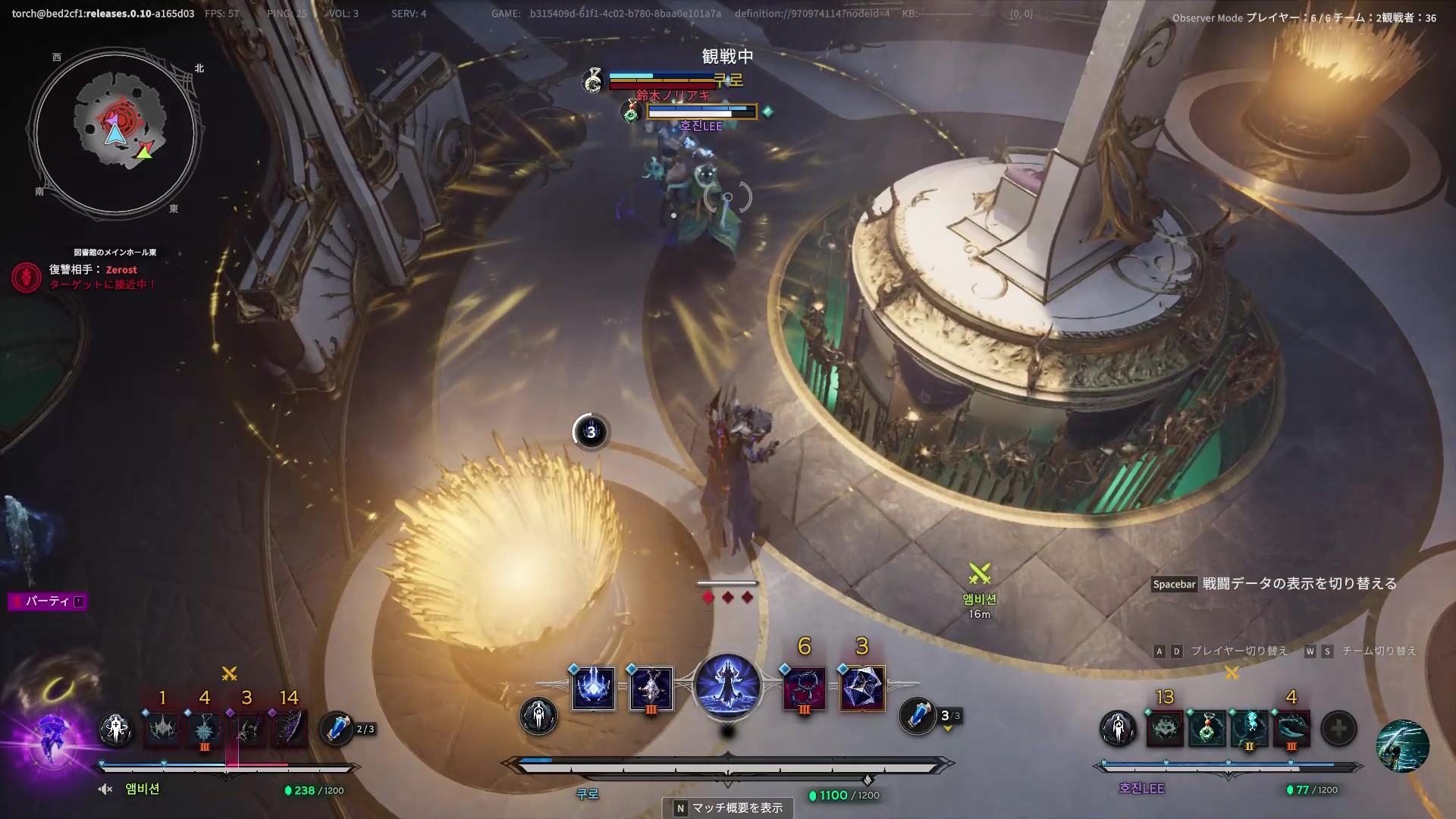Select the purple blade ability with cooldown 14
The width and height of the screenshot is (1456, 819).
point(289,729)
